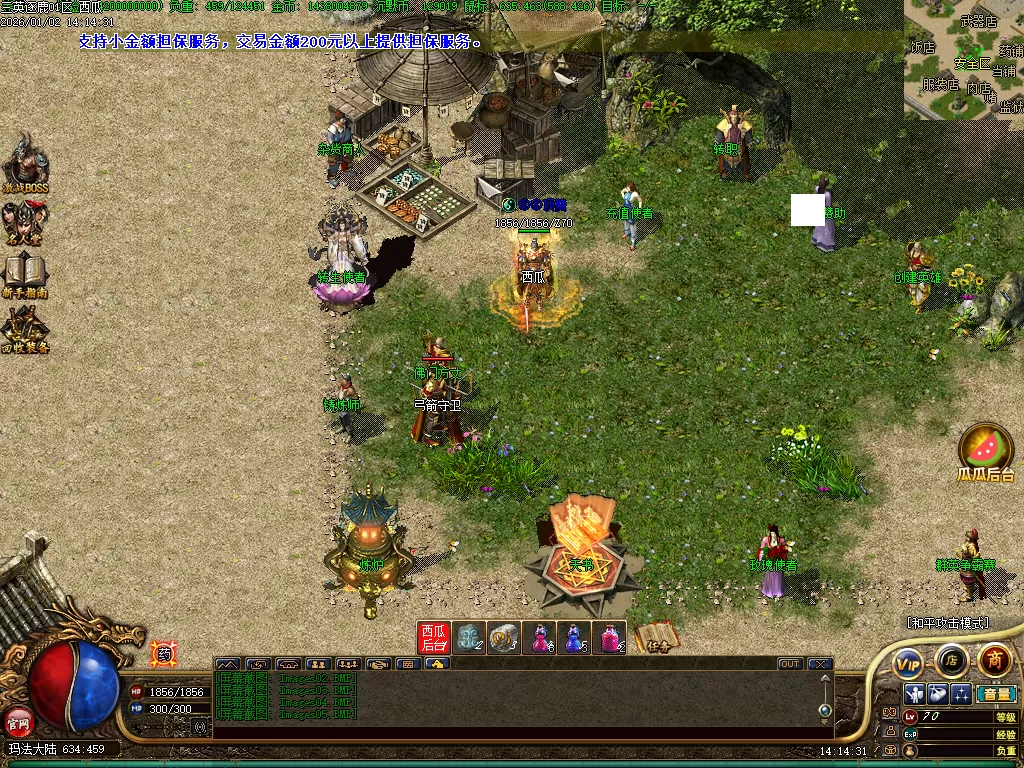Open the 店 shop round button
Viewport: 1024px width, 768px height.
click(951, 660)
